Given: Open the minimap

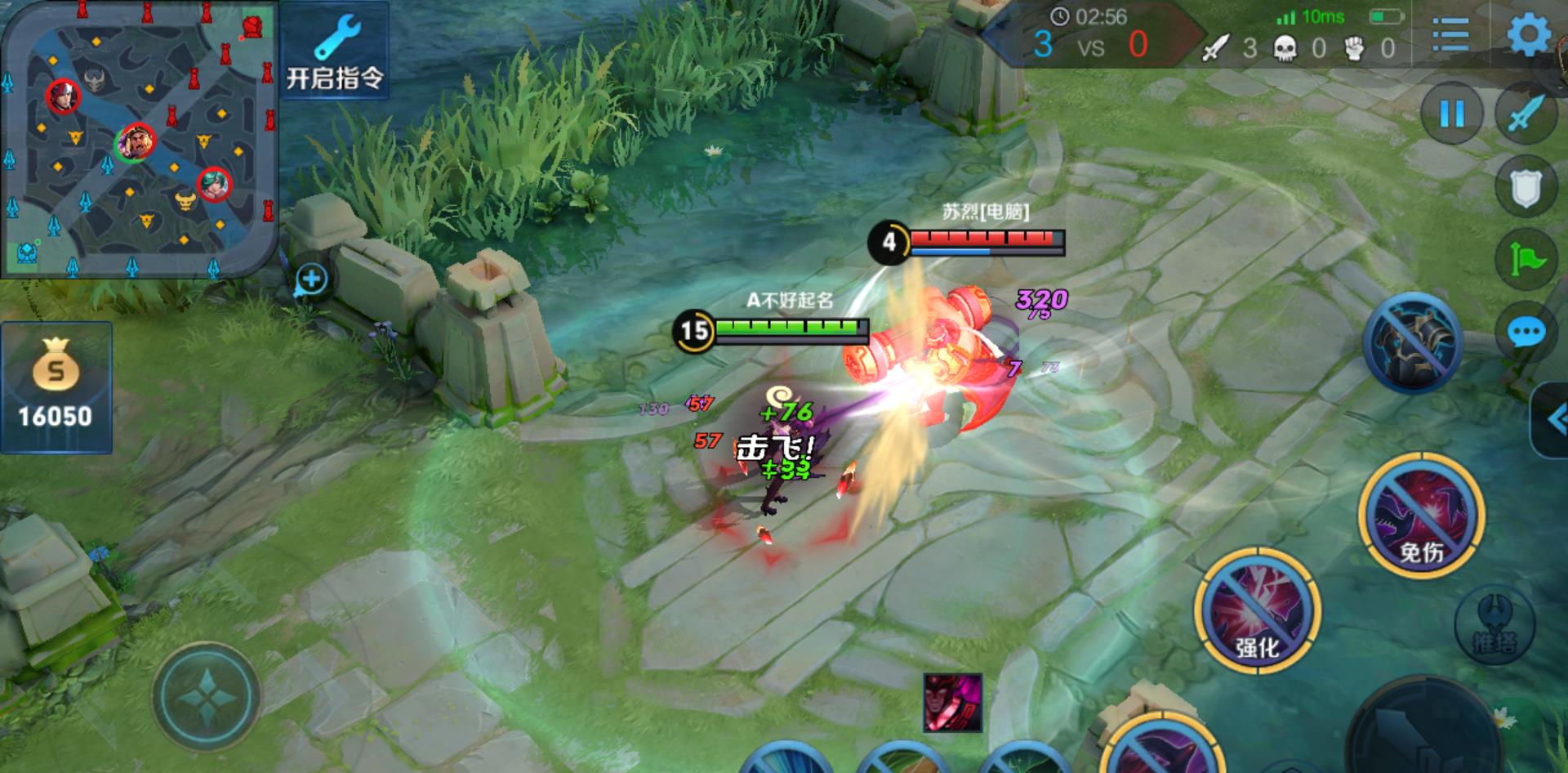Looking at the screenshot, I should pyautogui.click(x=137, y=139).
